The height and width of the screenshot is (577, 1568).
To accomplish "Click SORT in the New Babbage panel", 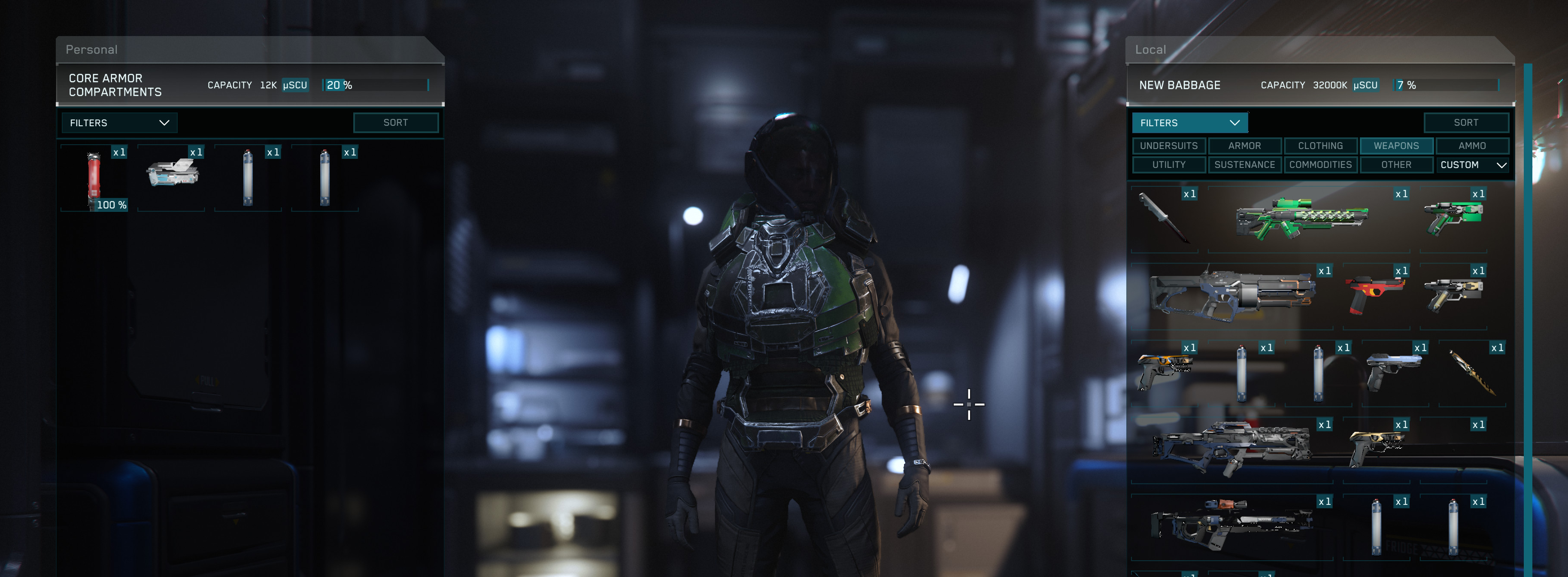I will coord(1466,122).
